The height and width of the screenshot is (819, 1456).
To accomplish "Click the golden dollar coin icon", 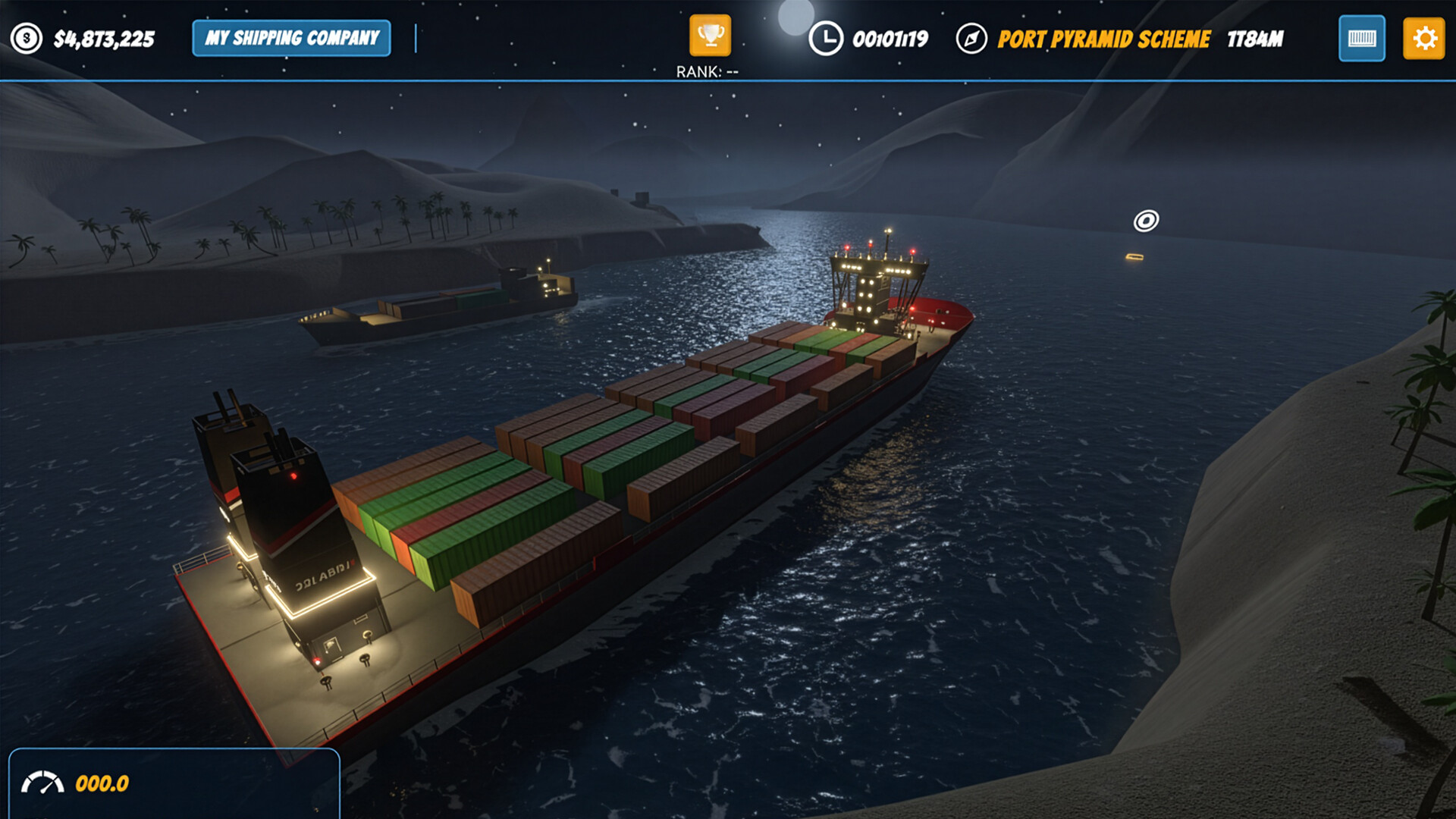I will pos(25,36).
